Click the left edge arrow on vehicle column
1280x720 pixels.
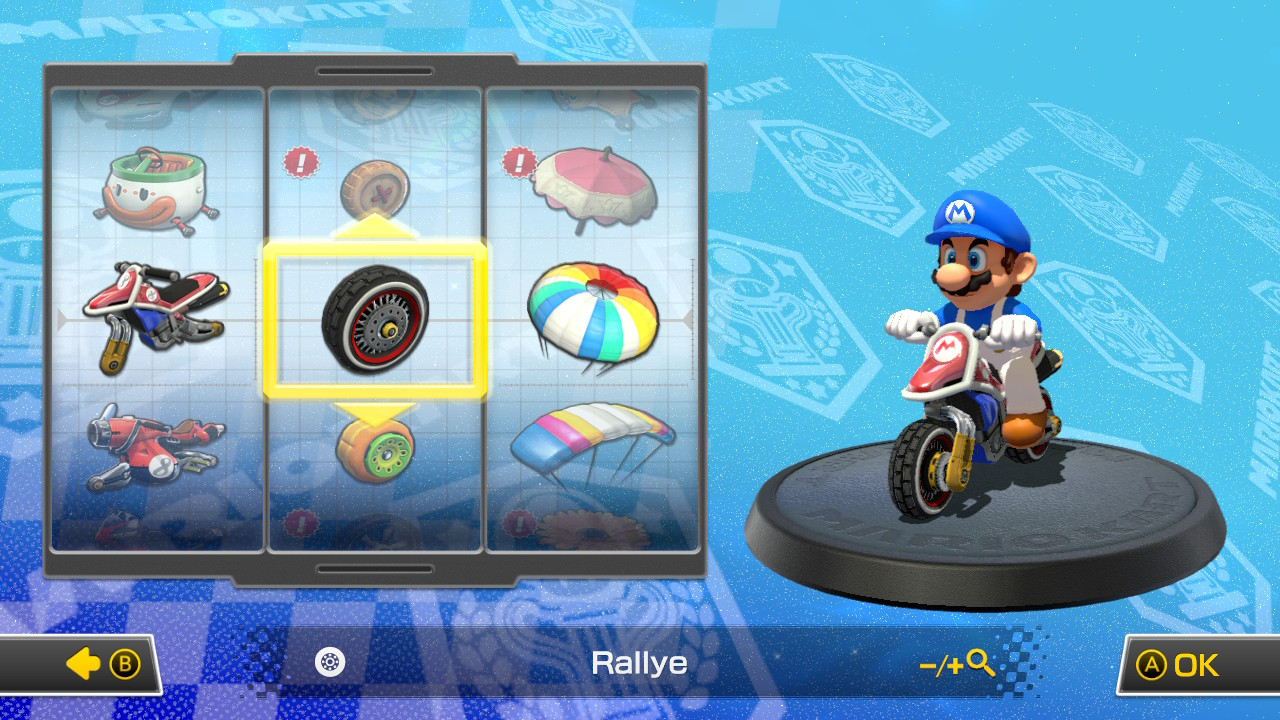[x=62, y=320]
